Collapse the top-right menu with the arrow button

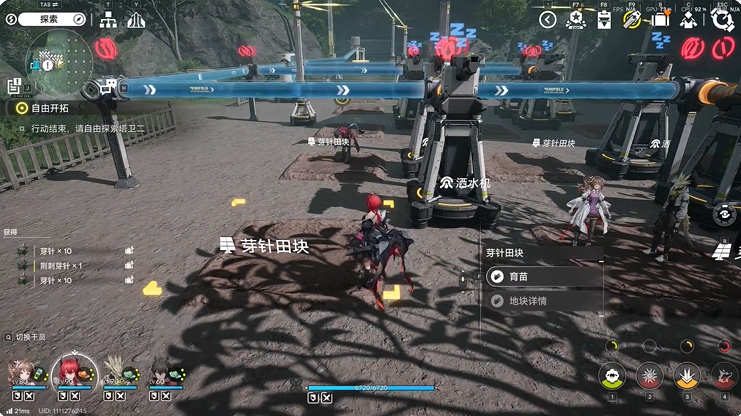pos(547,19)
